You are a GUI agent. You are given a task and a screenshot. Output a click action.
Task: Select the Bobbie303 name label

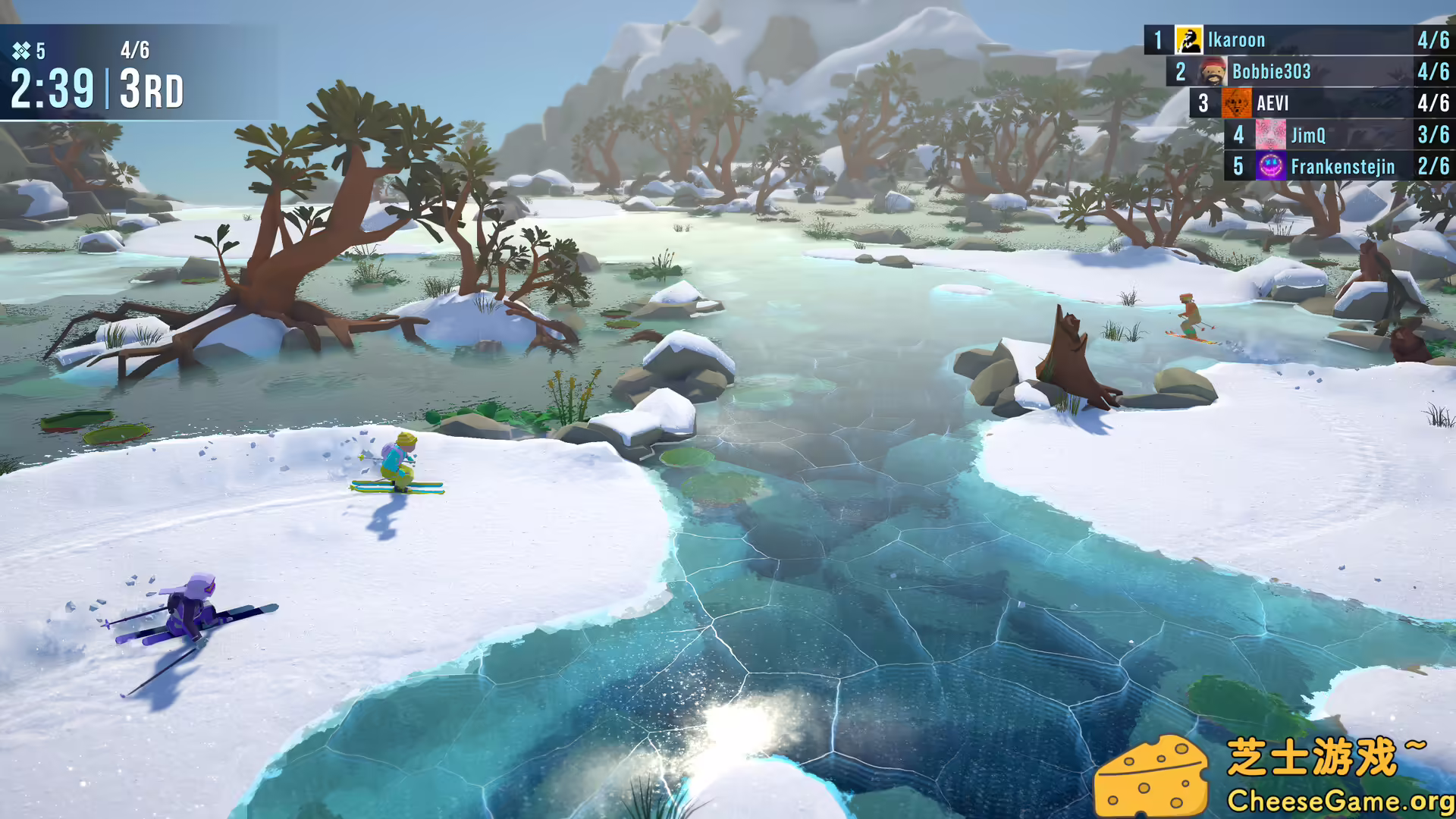[x=1272, y=72]
